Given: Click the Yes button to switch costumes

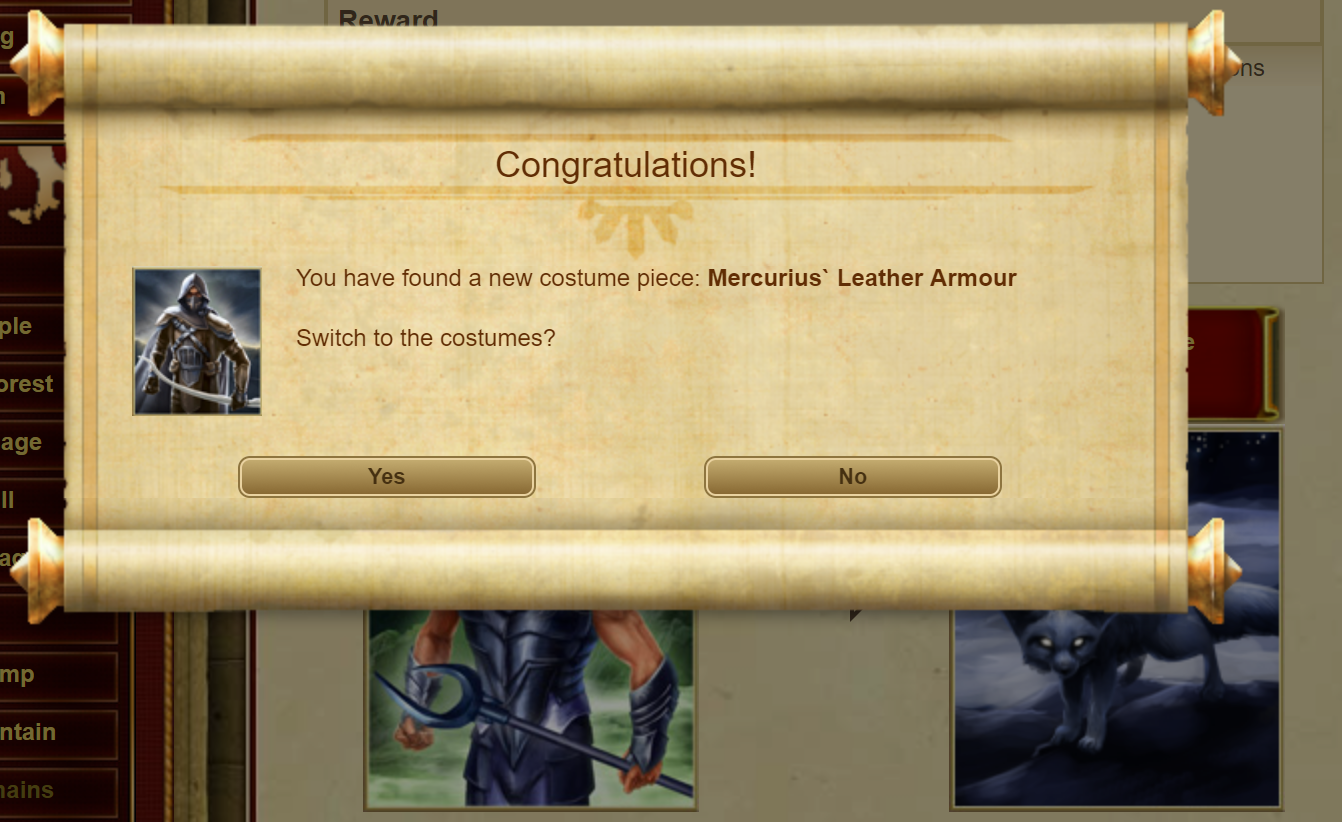Looking at the screenshot, I should point(385,477).
